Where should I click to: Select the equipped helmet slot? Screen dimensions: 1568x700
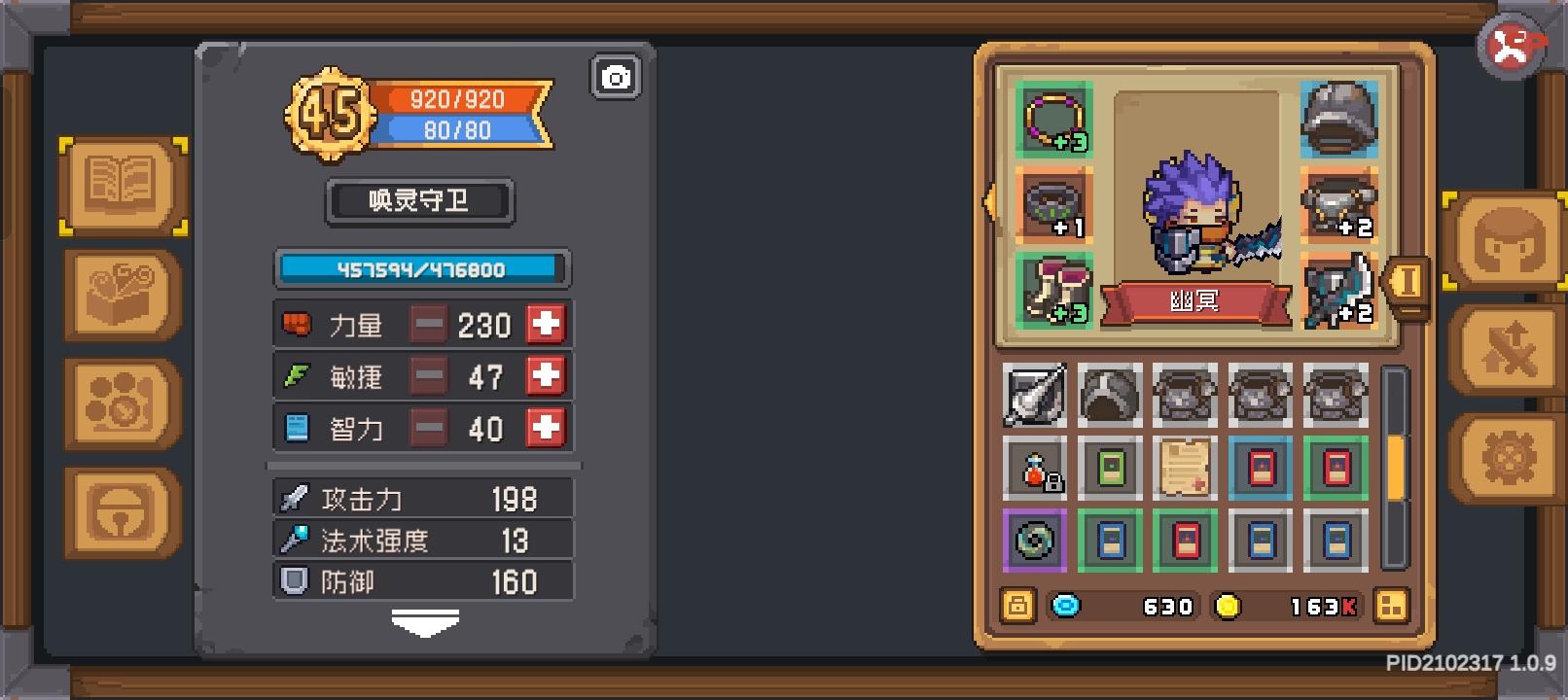(1339, 119)
